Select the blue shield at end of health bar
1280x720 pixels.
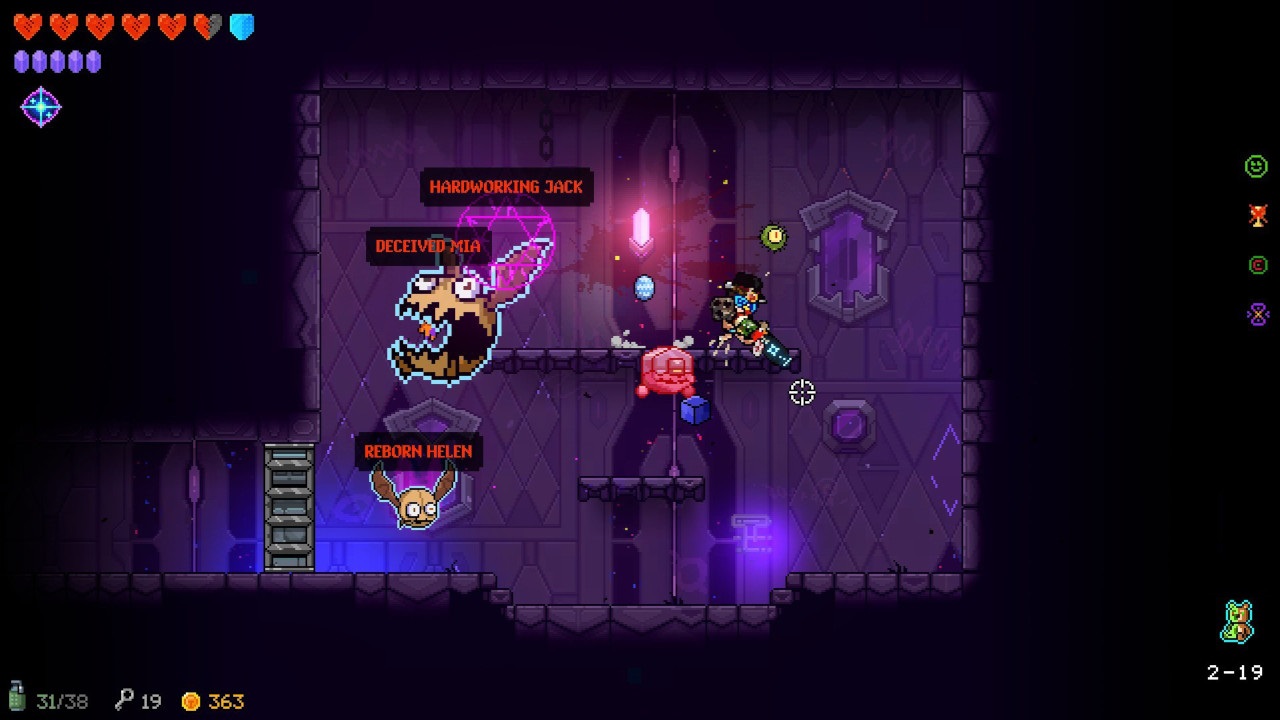click(240, 25)
